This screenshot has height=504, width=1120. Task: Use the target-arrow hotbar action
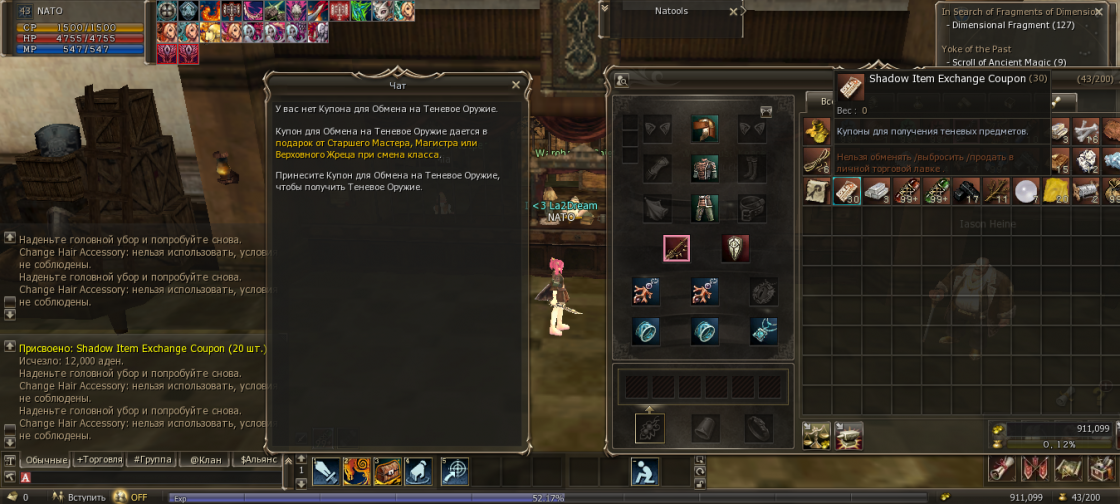click(x=455, y=471)
